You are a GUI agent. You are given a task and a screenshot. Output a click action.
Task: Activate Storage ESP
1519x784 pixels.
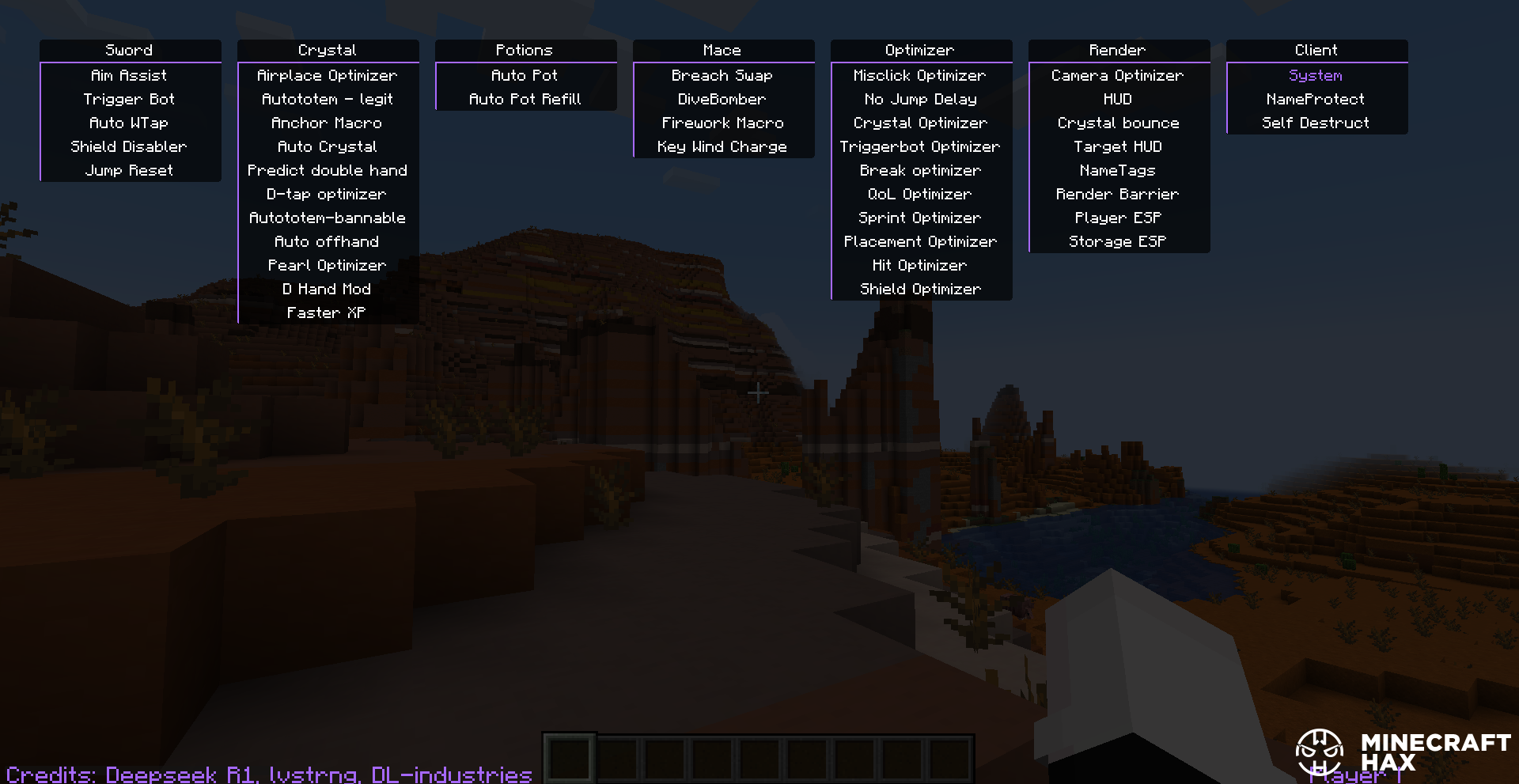click(1117, 242)
